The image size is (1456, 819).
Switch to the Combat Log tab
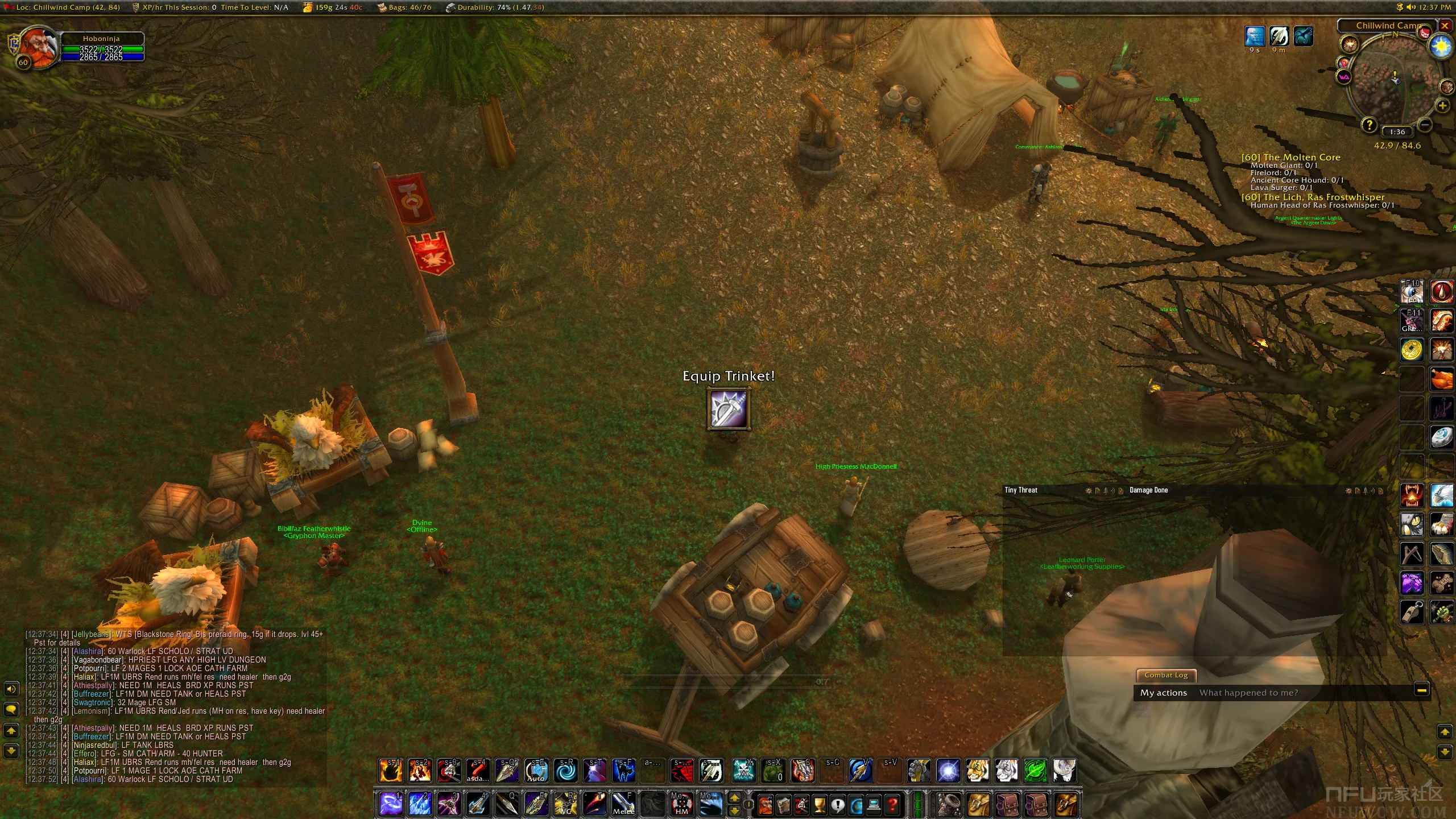click(1166, 675)
